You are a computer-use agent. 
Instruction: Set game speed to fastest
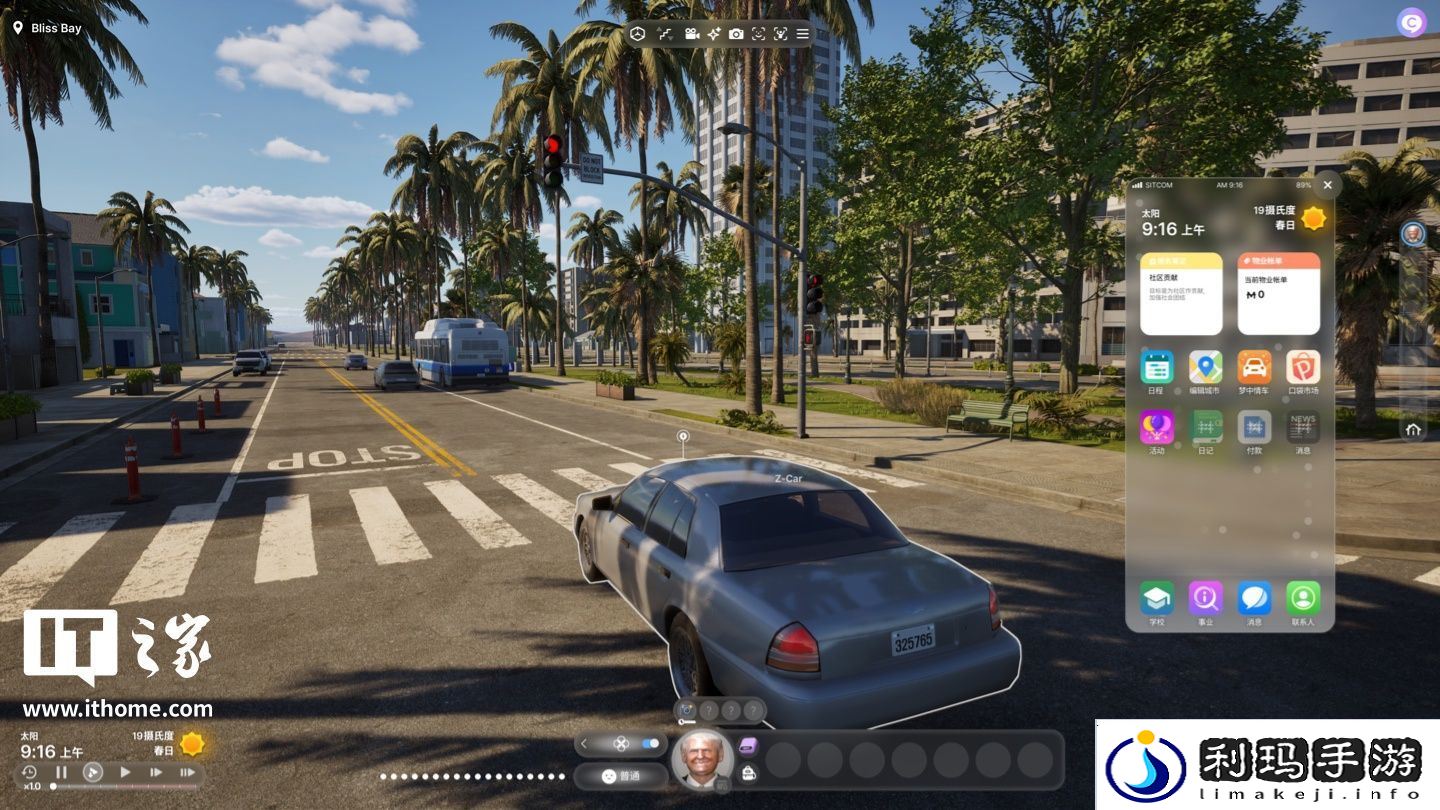click(187, 772)
